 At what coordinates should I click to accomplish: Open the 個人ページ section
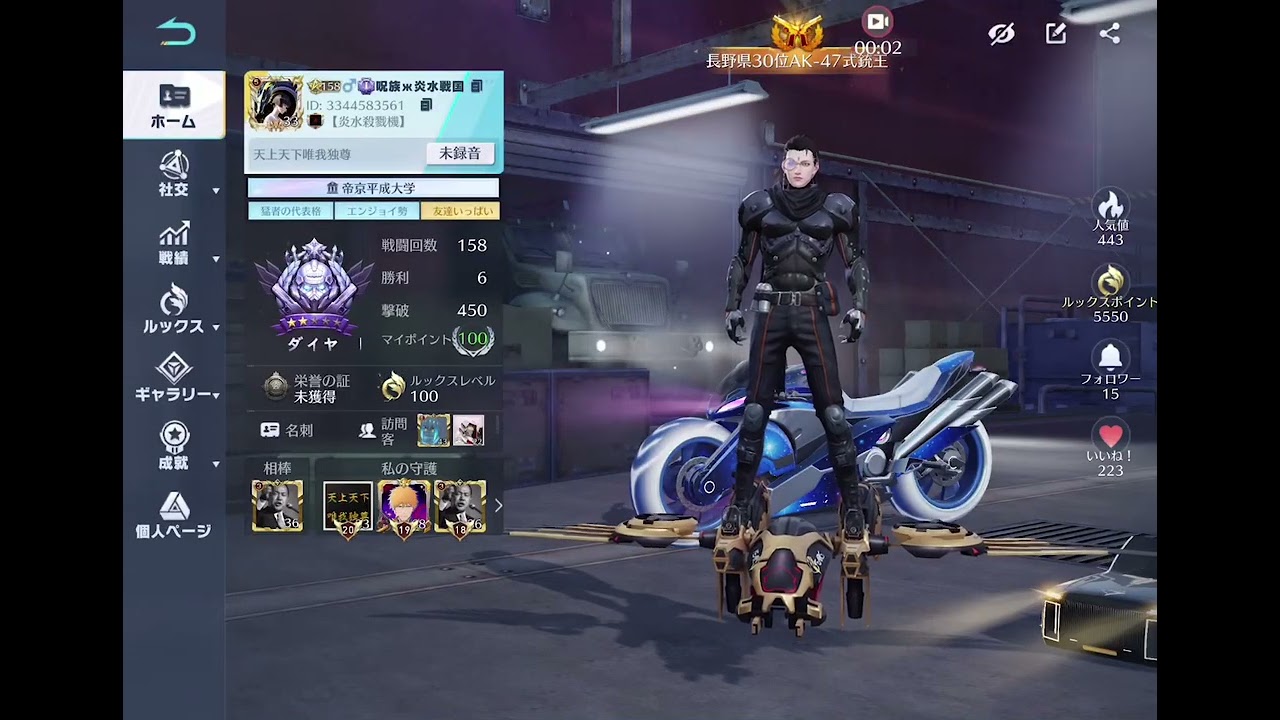(174, 514)
